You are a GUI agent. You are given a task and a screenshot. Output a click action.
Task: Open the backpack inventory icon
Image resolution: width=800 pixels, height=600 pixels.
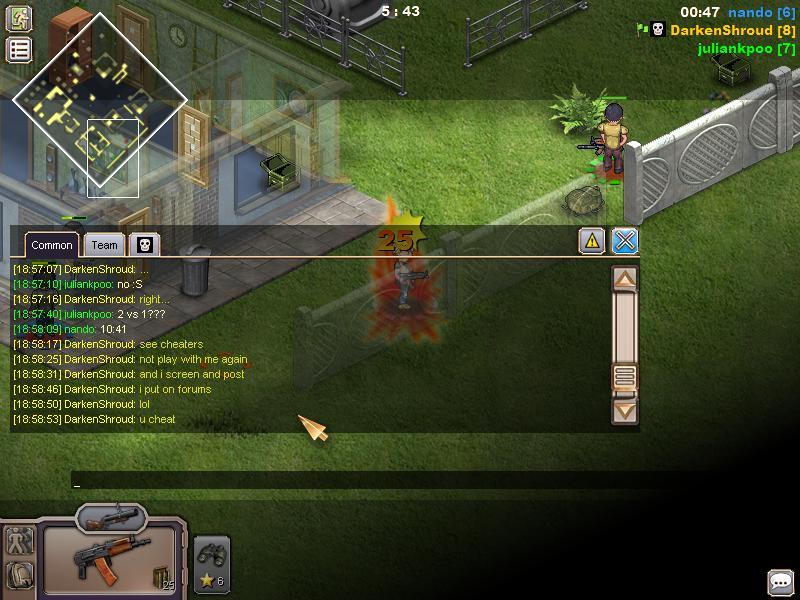tap(19, 575)
